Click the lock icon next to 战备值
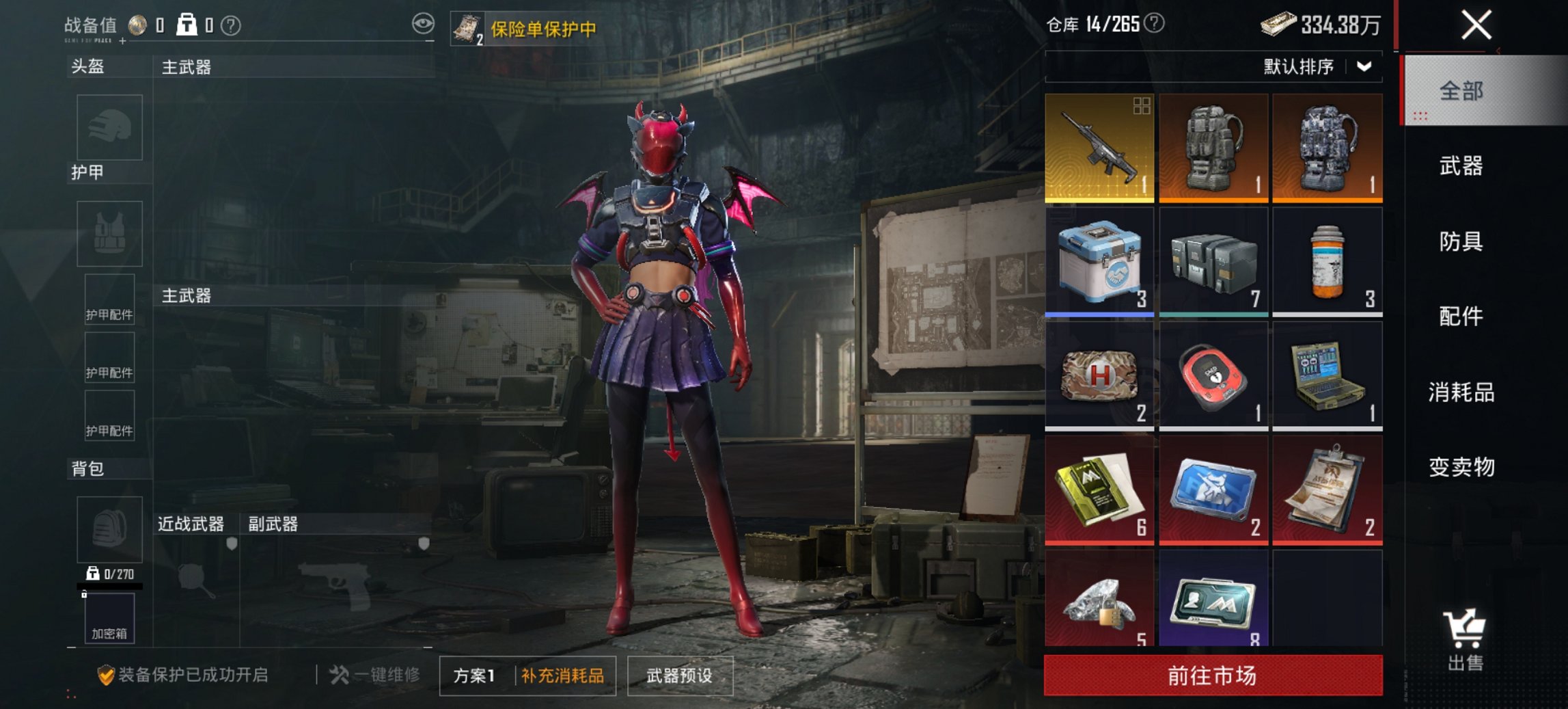The width and height of the screenshot is (1568, 709). click(186, 25)
